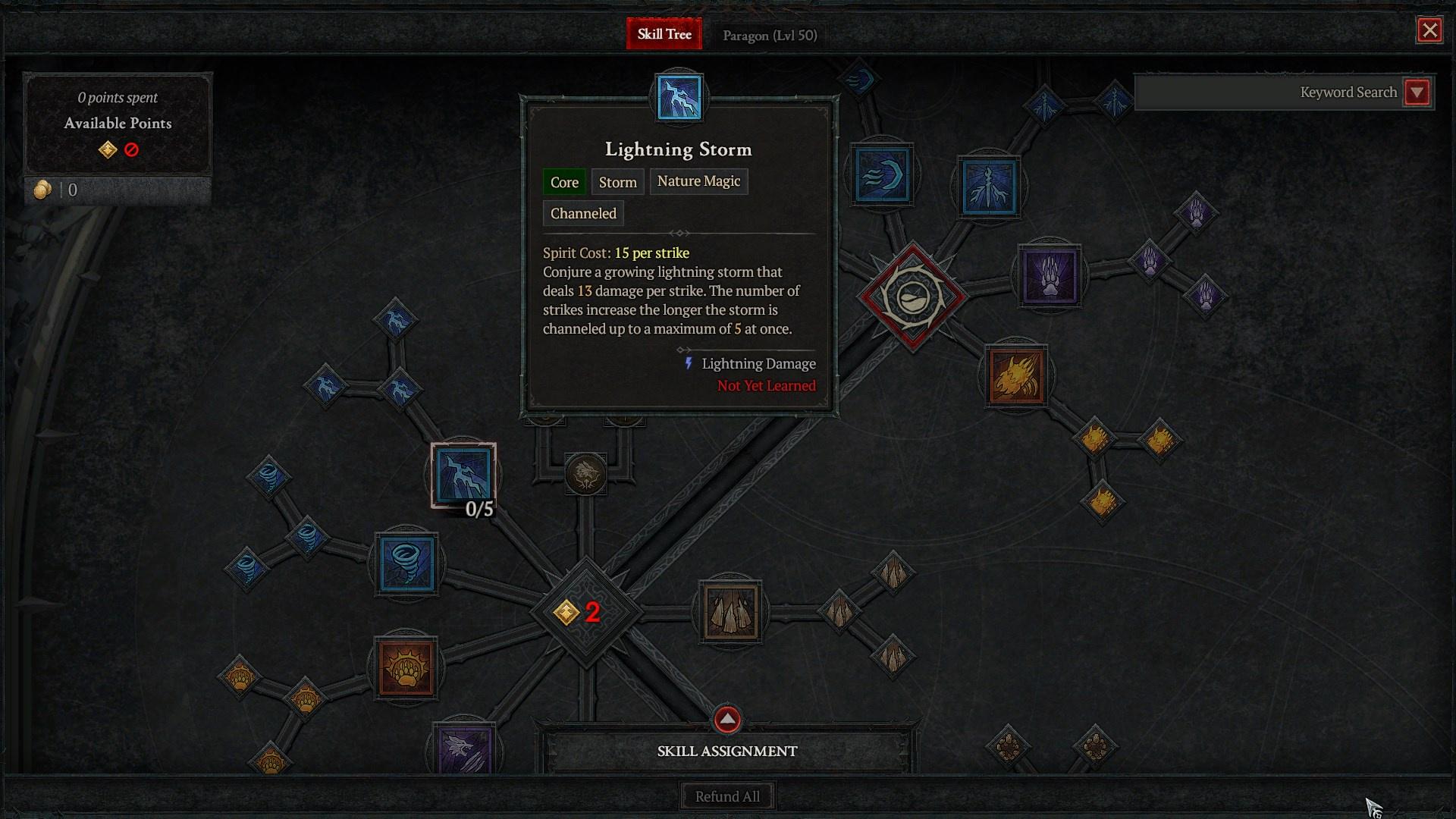Click the red-bordered Spirit cluster node
This screenshot has height=819, width=1456.
pos(912,297)
